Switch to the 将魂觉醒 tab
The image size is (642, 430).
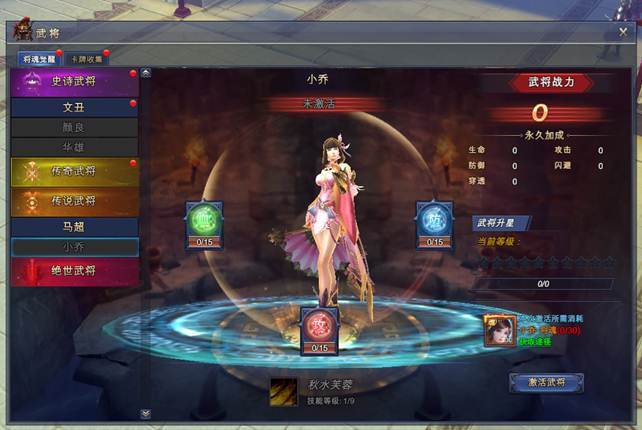(41, 58)
